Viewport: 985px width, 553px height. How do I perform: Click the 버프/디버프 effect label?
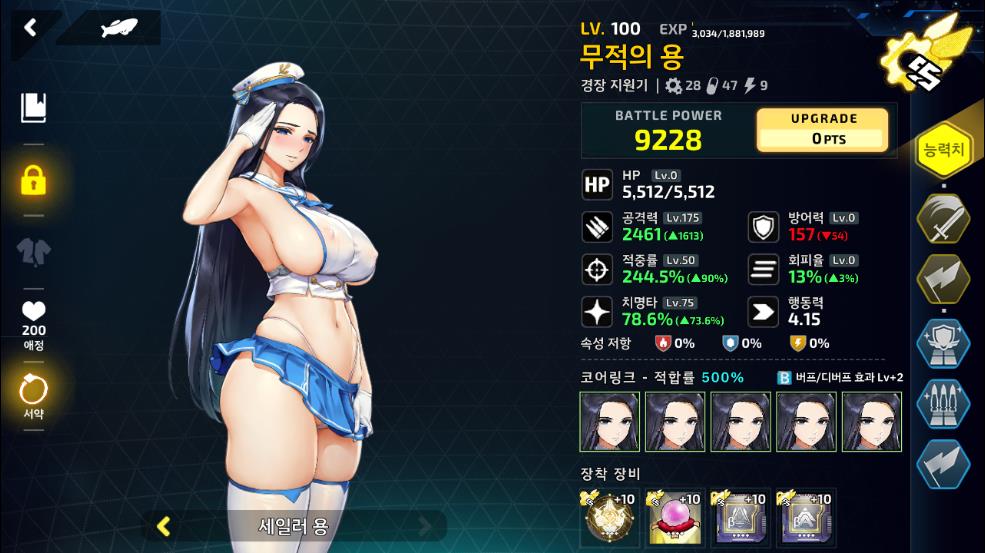[x=840, y=377]
